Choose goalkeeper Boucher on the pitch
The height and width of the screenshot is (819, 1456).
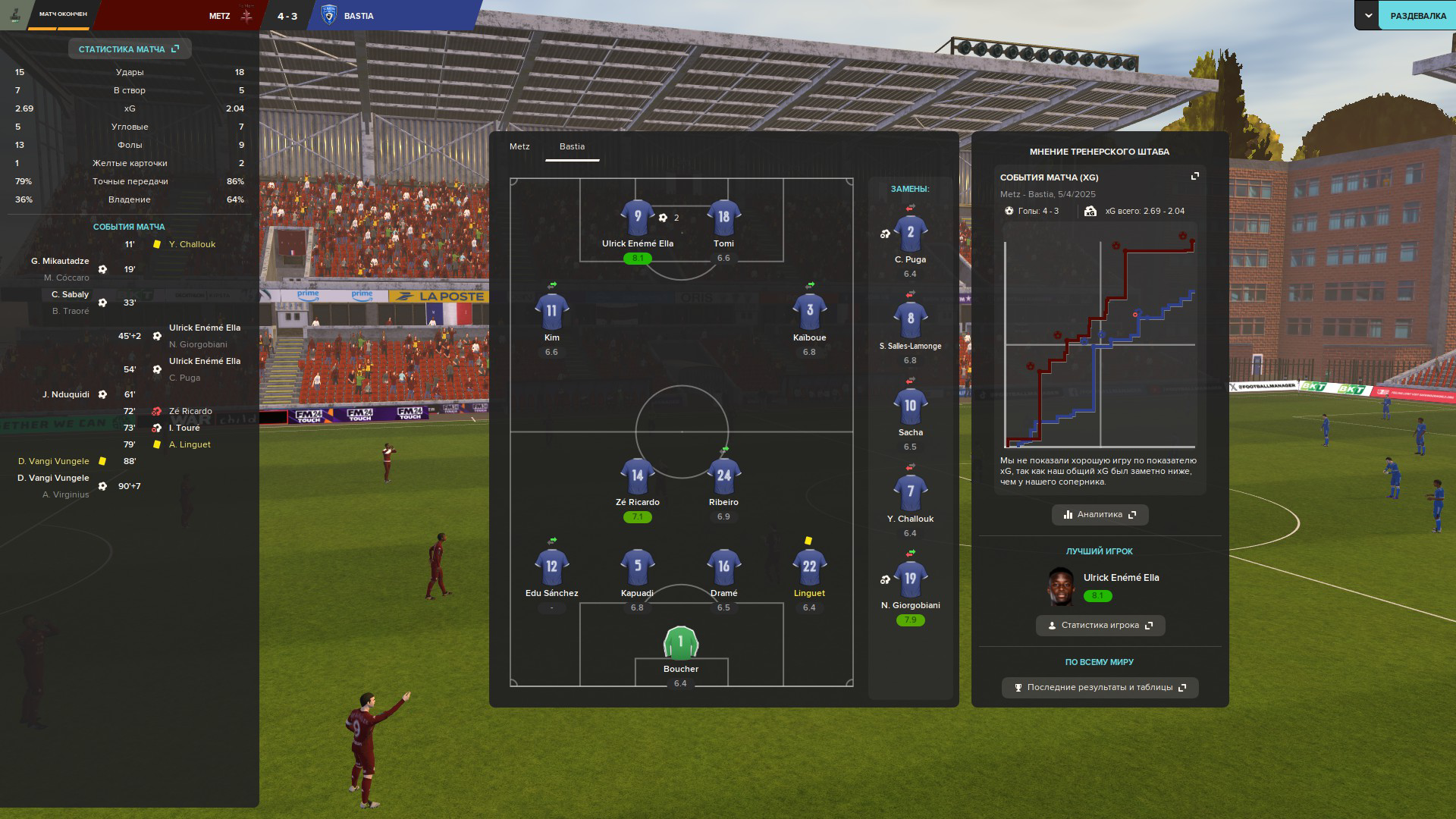(x=680, y=643)
